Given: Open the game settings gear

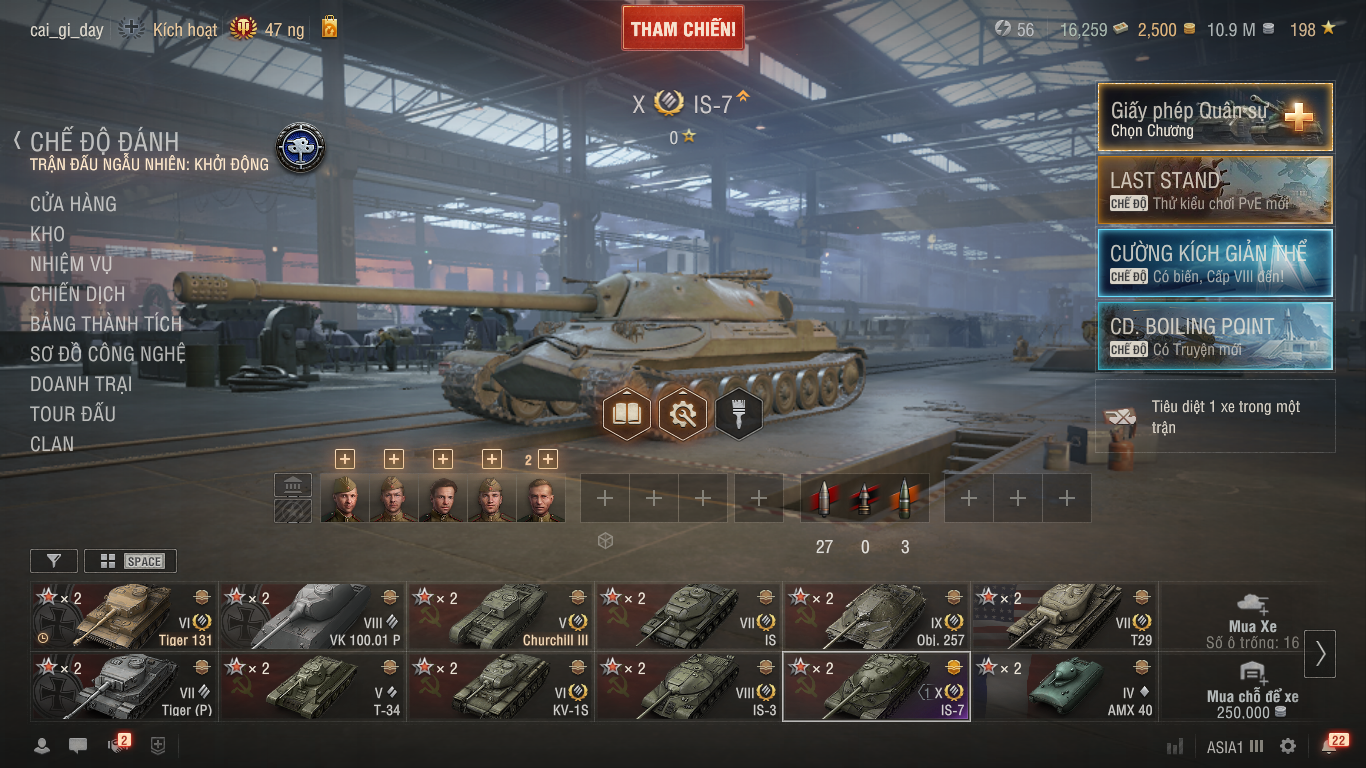Looking at the screenshot, I should pos(1288,746).
